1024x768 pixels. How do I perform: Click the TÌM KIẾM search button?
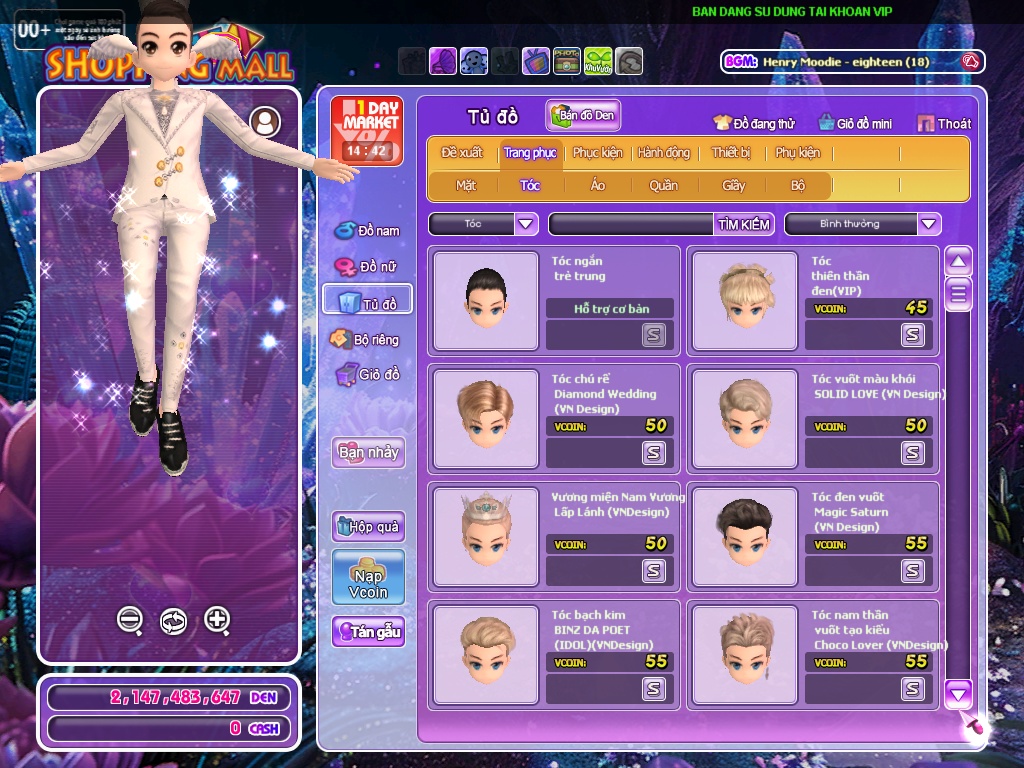tap(744, 224)
